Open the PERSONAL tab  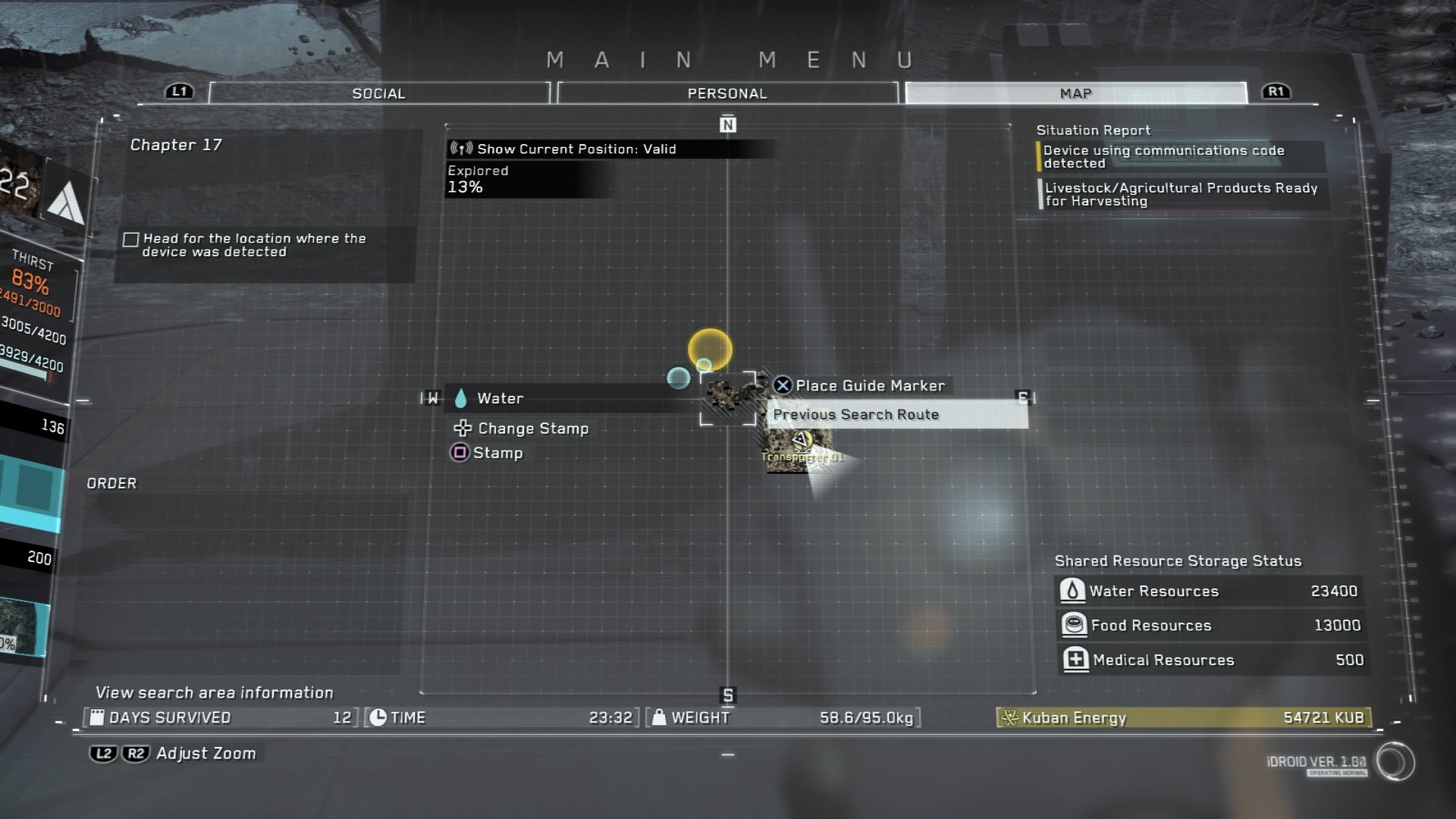point(726,93)
